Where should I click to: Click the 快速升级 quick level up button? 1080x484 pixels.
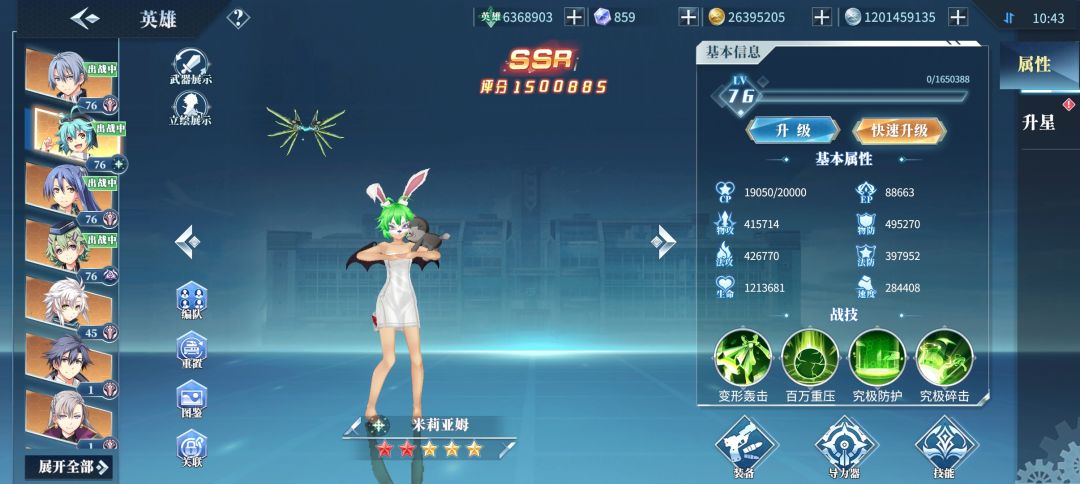(899, 130)
